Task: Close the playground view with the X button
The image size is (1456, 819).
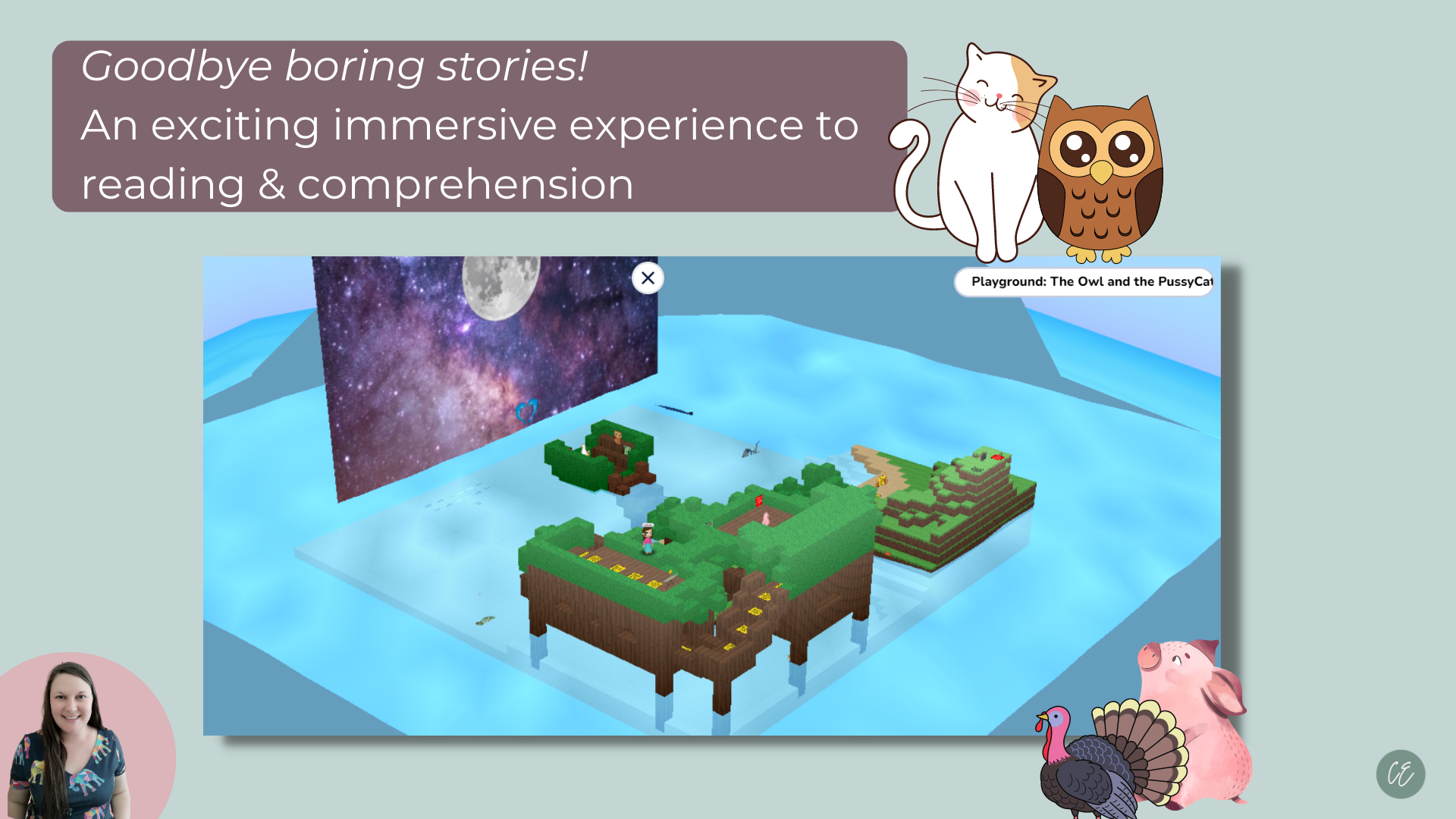Action: click(x=647, y=279)
